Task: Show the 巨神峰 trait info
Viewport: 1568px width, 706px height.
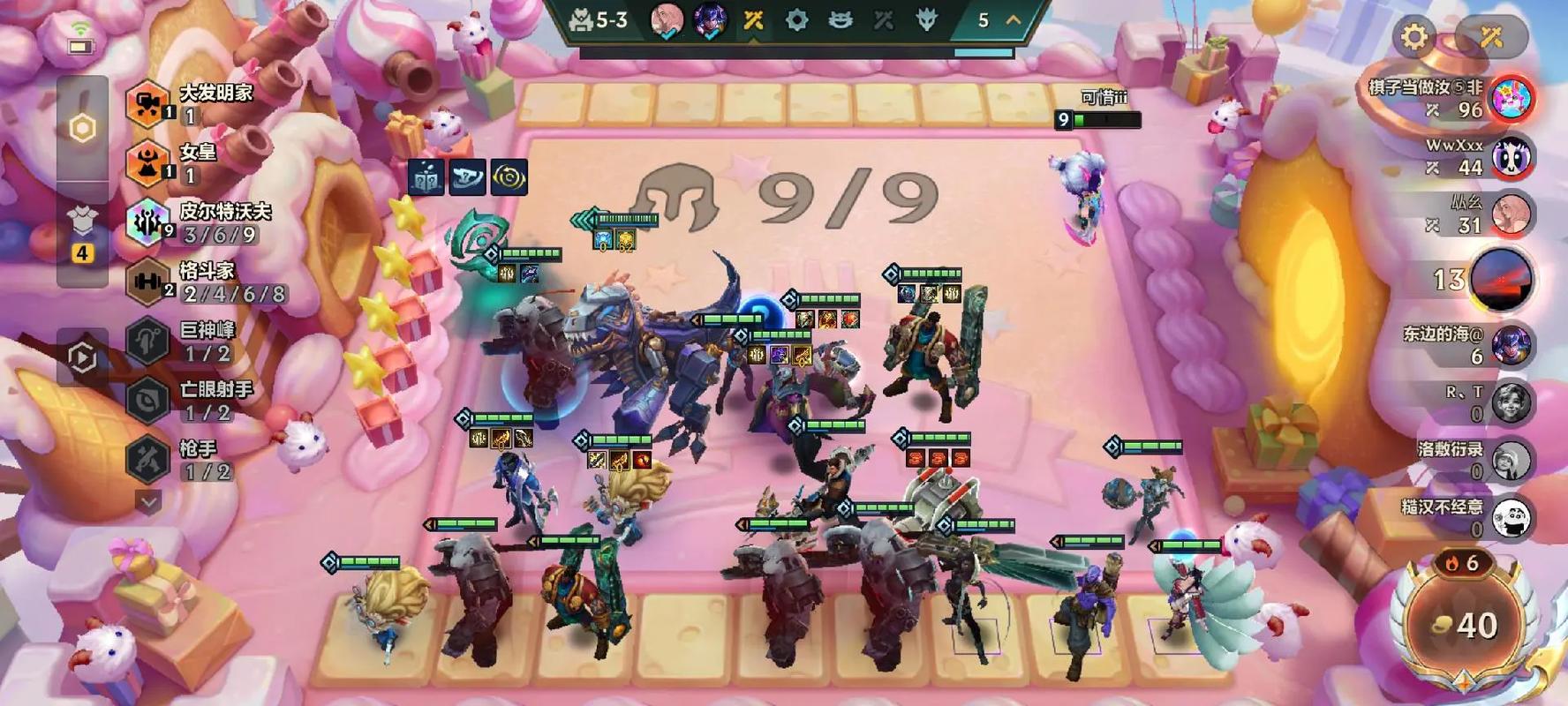Action: [147, 342]
